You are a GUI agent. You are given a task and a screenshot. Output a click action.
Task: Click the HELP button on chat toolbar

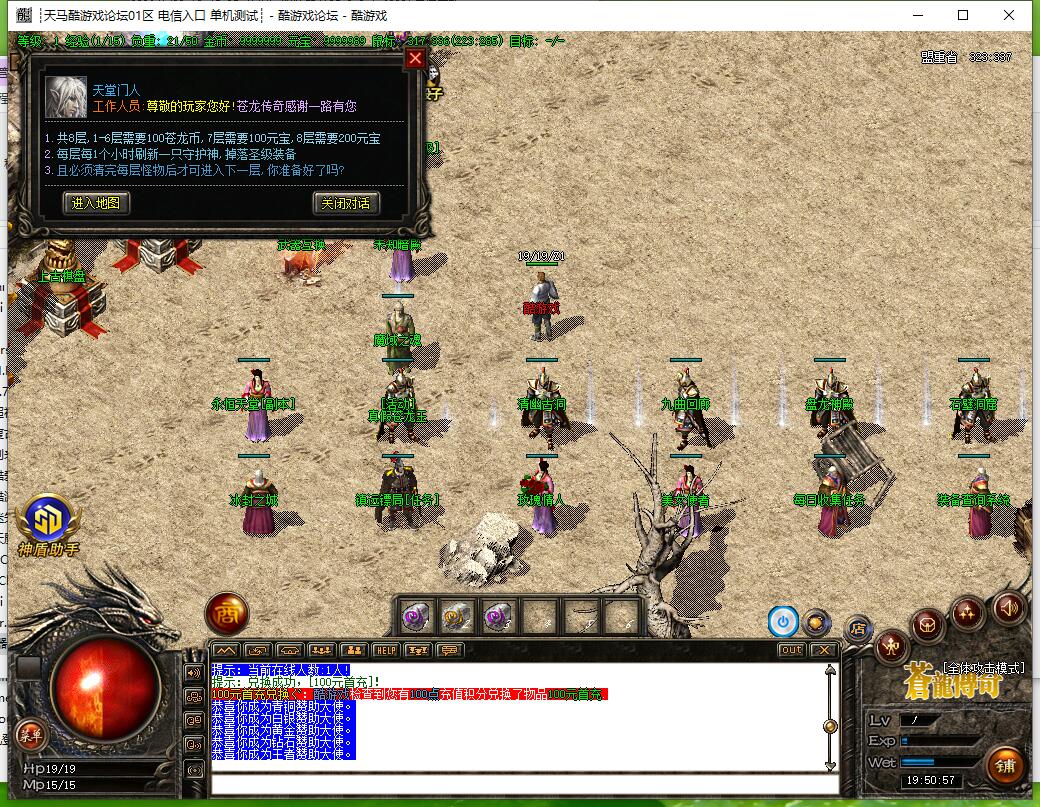point(386,650)
